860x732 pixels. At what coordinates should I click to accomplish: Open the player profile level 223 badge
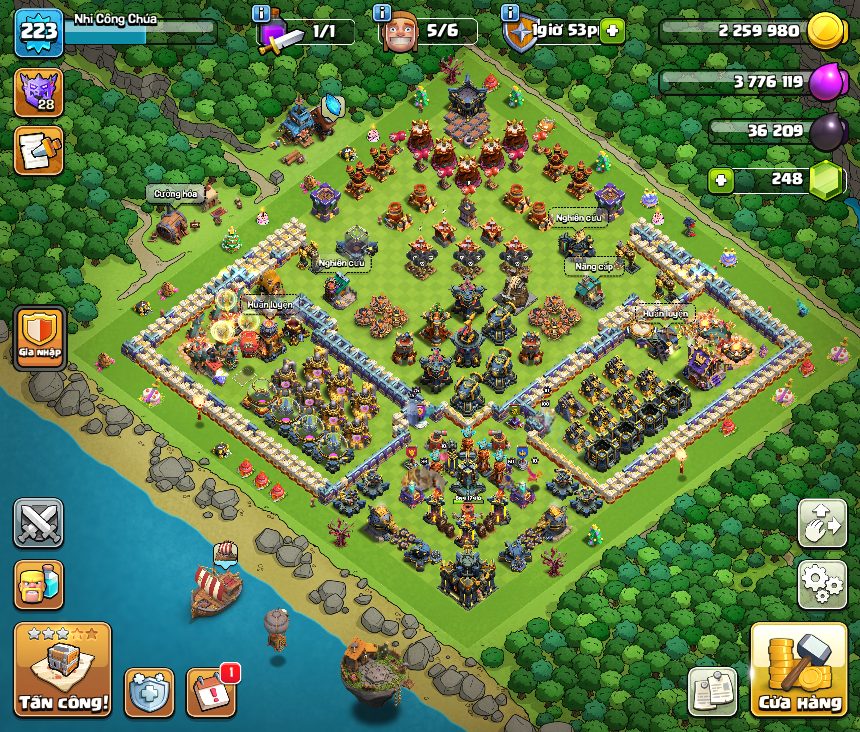[38, 33]
